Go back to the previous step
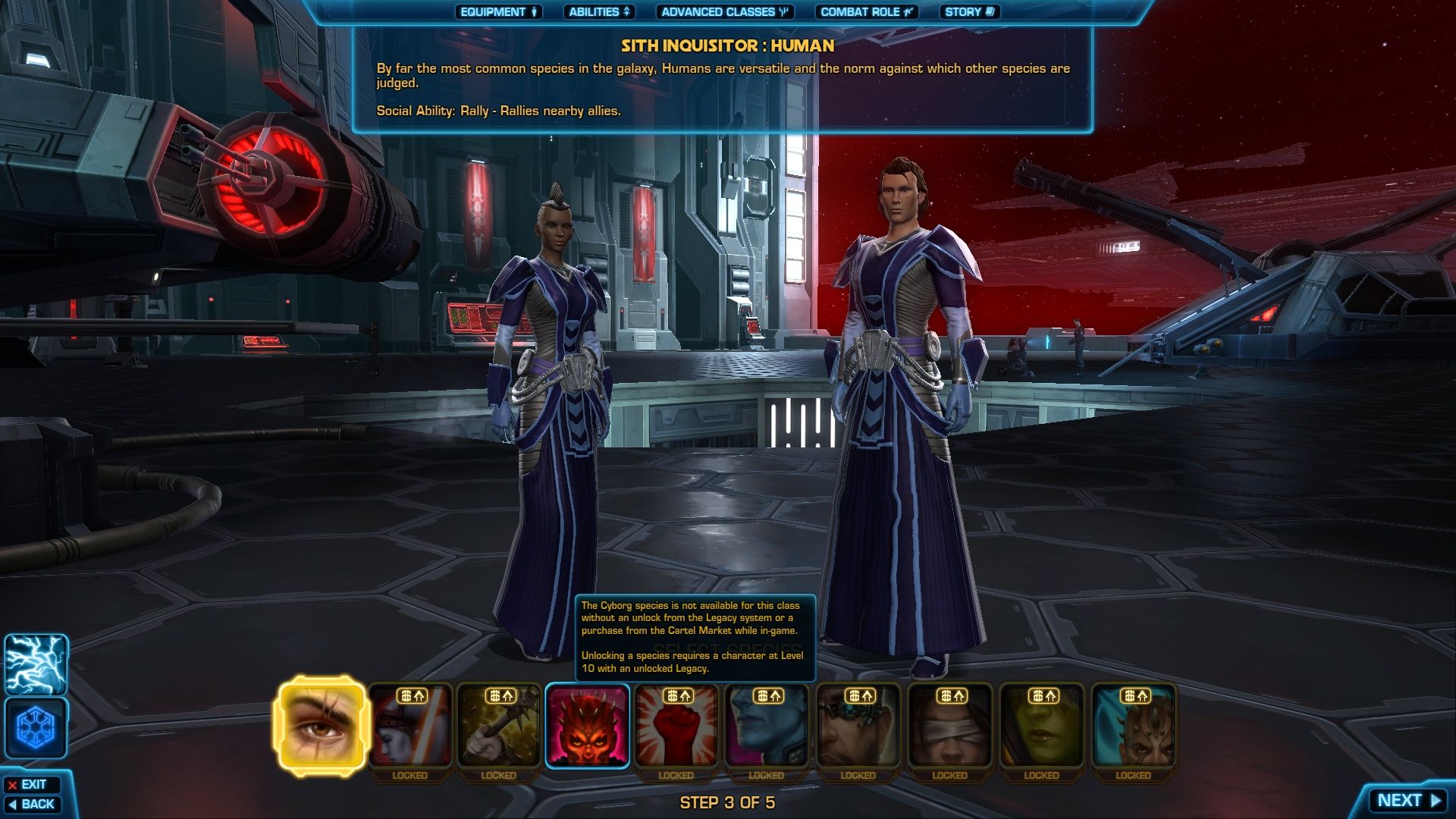Image resolution: width=1456 pixels, height=819 pixels. click(x=32, y=804)
